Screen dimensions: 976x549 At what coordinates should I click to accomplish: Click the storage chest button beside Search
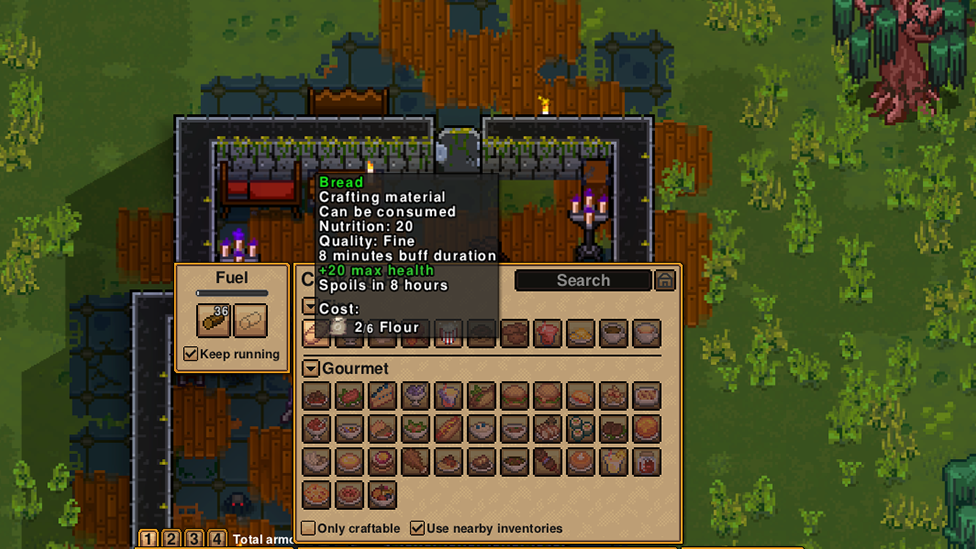[x=665, y=281]
